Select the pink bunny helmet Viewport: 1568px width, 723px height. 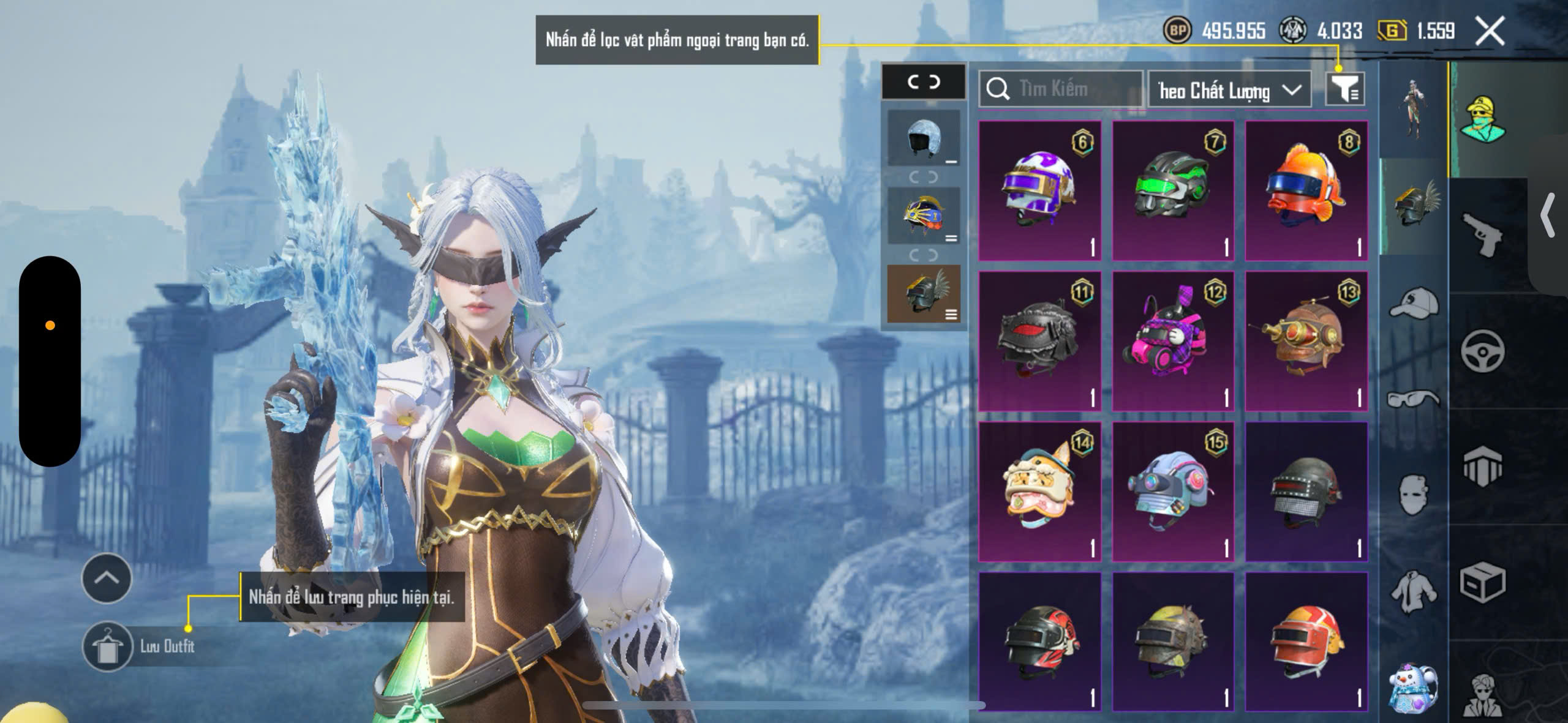(x=1172, y=341)
